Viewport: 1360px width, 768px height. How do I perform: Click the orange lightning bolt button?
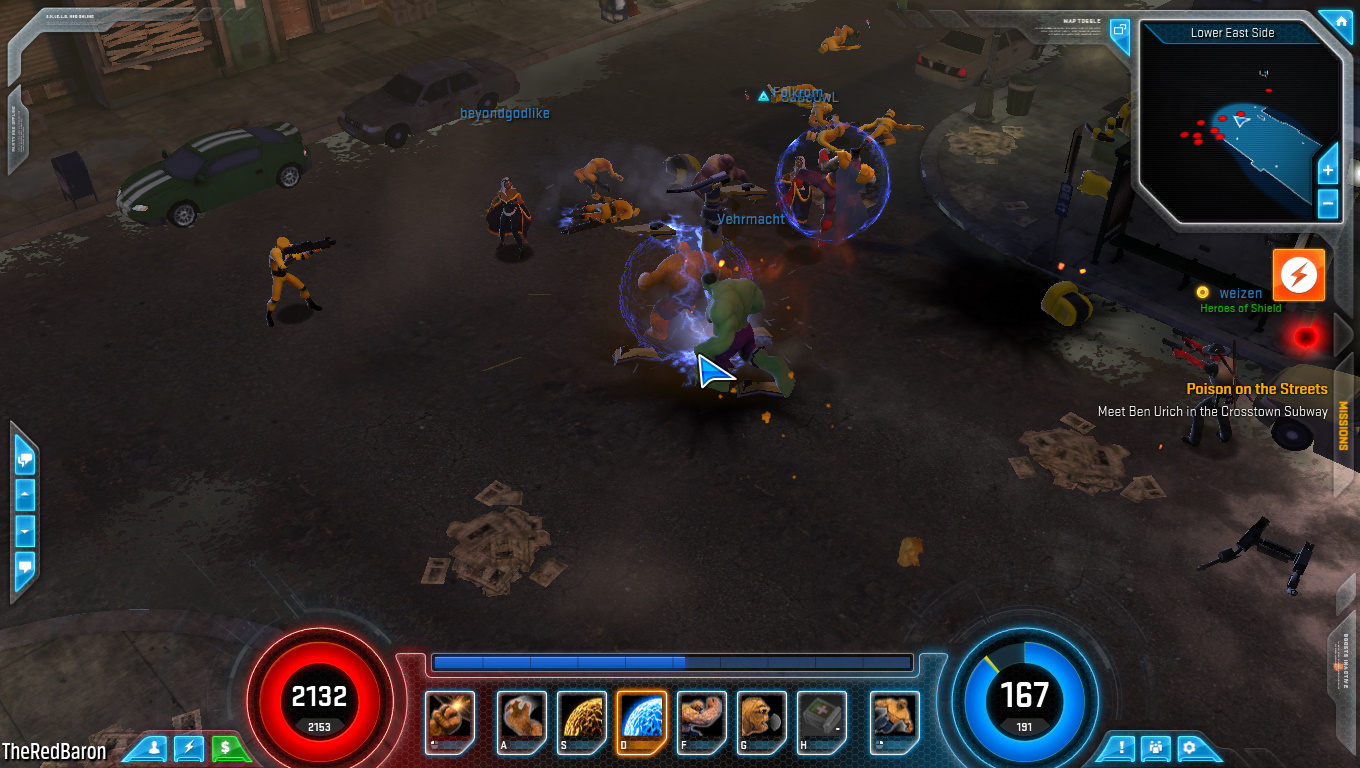(x=1298, y=275)
